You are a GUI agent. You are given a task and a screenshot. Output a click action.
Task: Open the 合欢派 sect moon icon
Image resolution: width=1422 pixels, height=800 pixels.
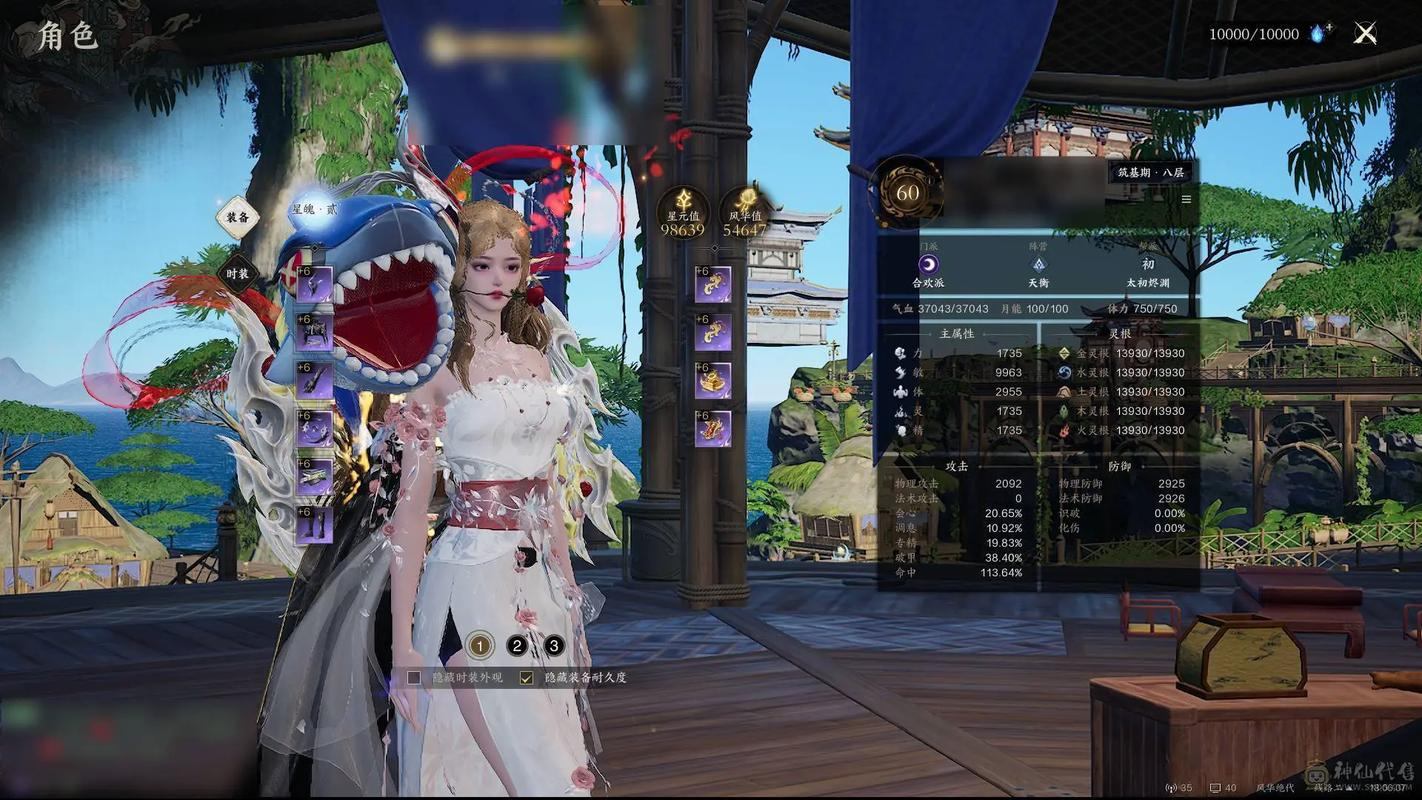[928, 263]
